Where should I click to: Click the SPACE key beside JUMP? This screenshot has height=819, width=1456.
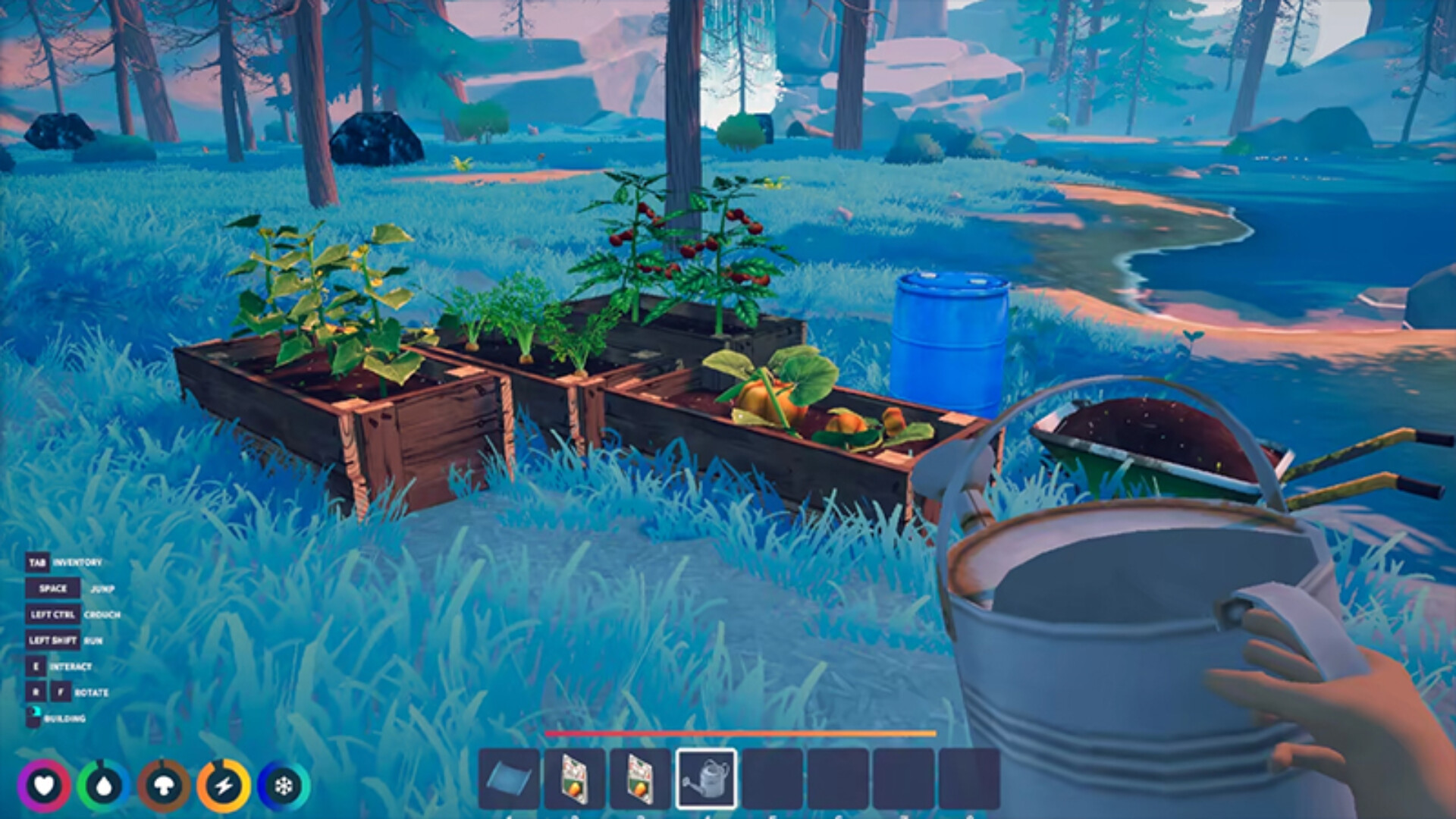pos(53,588)
